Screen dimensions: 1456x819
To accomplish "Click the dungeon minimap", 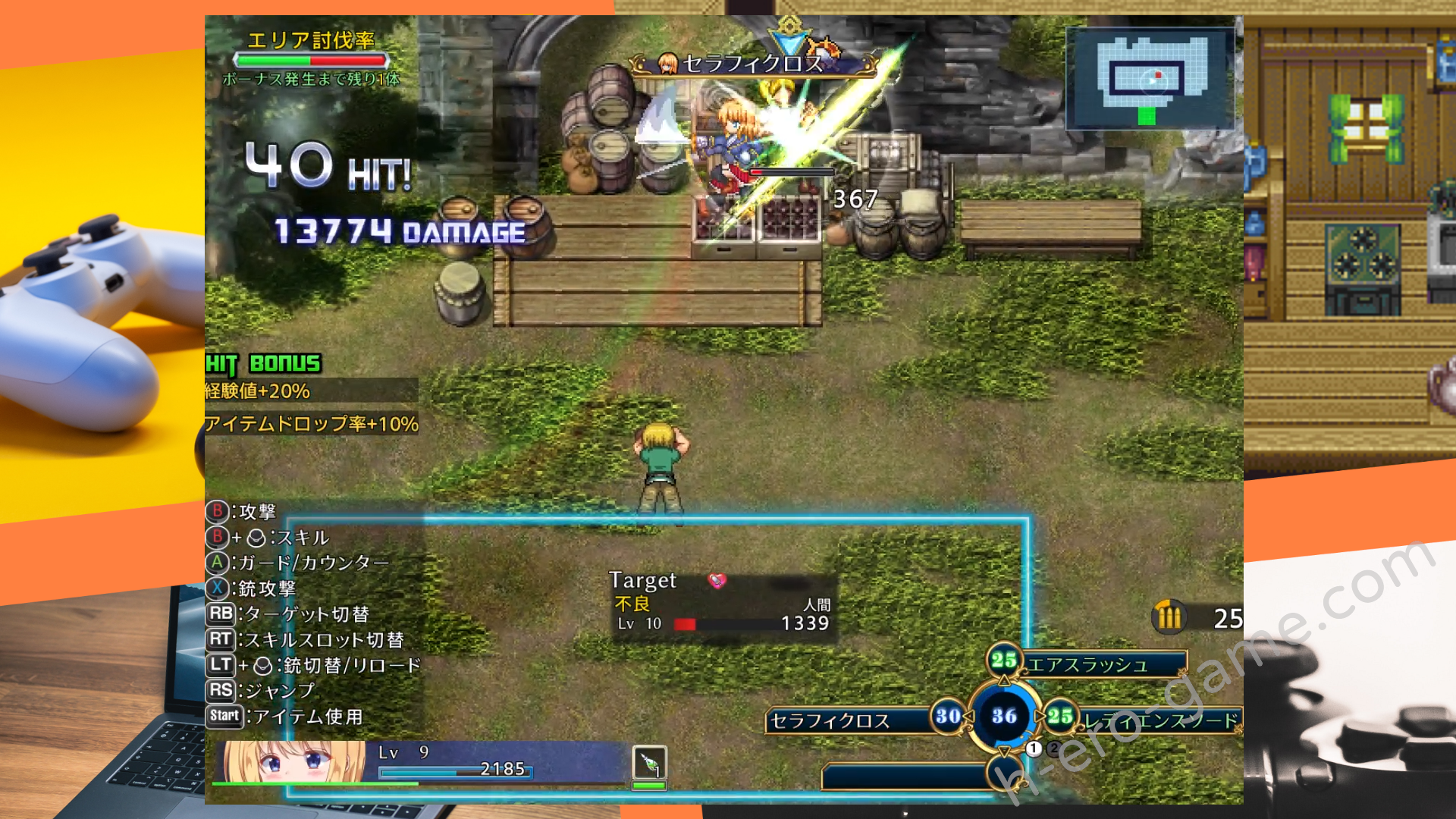I will pos(1149,79).
